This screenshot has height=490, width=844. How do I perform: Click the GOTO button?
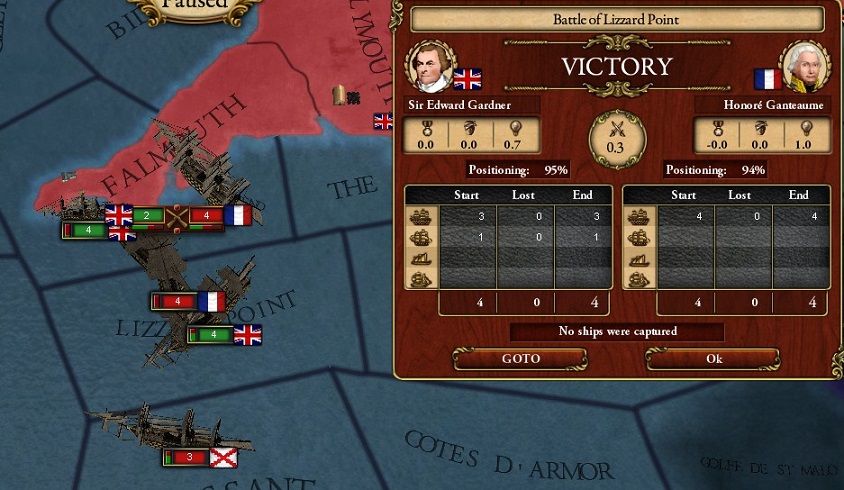point(520,358)
